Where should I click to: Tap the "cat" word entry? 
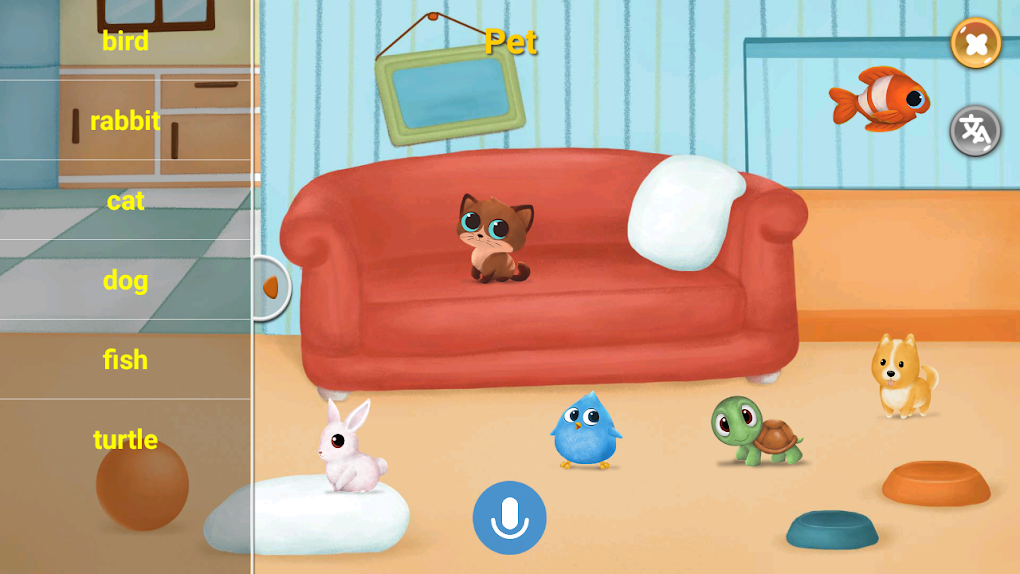(x=125, y=201)
